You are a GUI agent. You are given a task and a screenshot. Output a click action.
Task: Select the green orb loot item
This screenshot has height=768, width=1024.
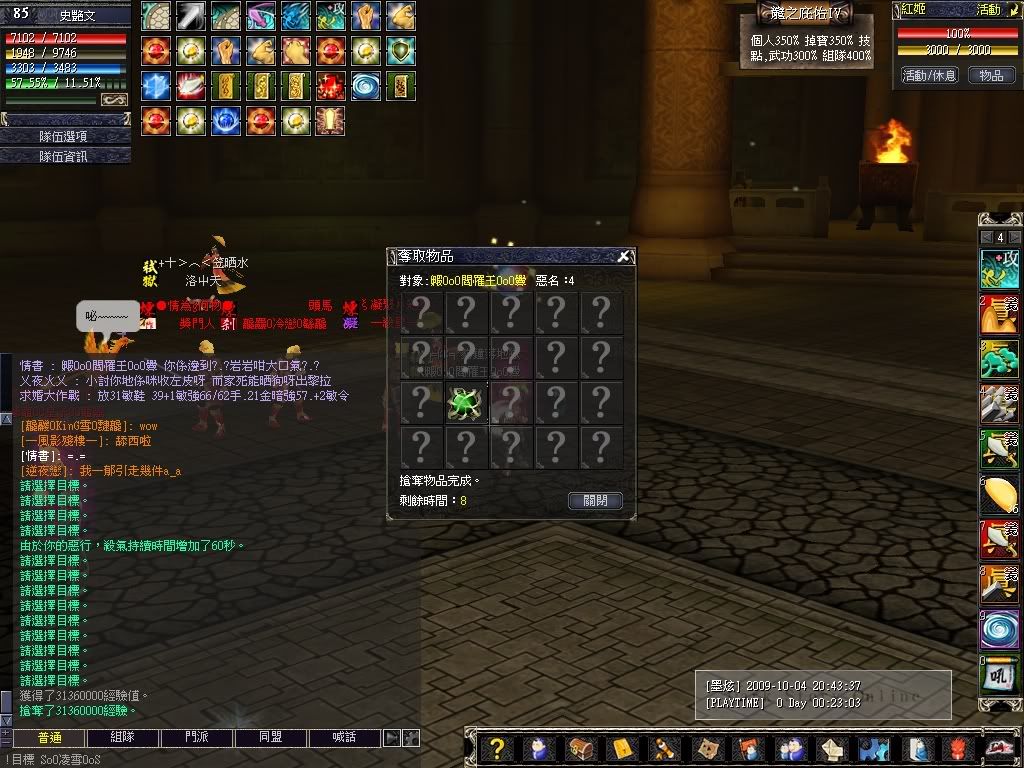click(x=466, y=403)
